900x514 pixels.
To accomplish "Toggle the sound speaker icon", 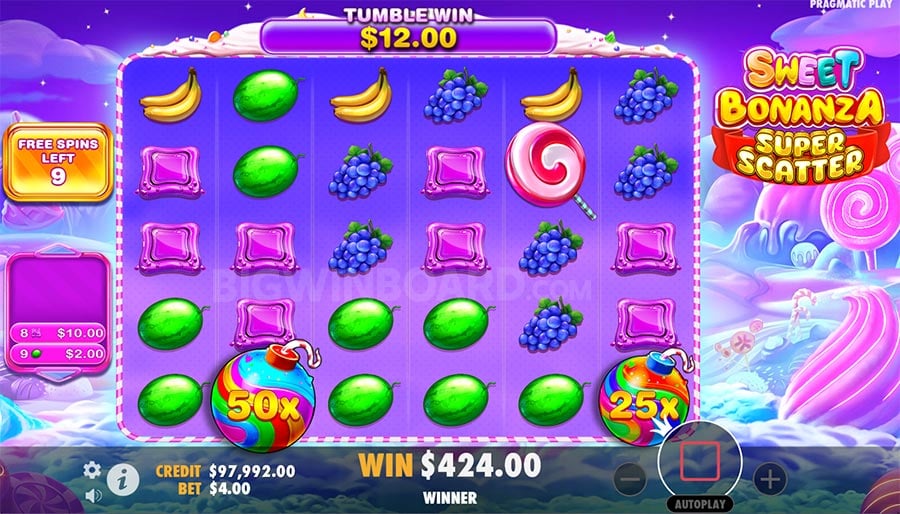I will pos(92,495).
